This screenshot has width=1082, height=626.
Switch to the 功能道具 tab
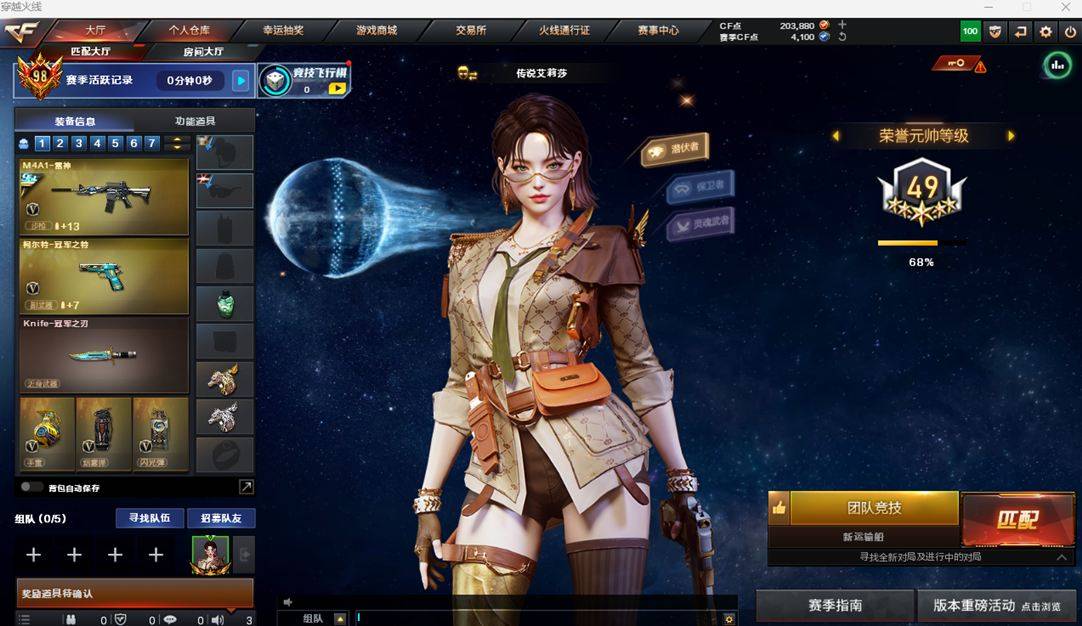(x=195, y=121)
